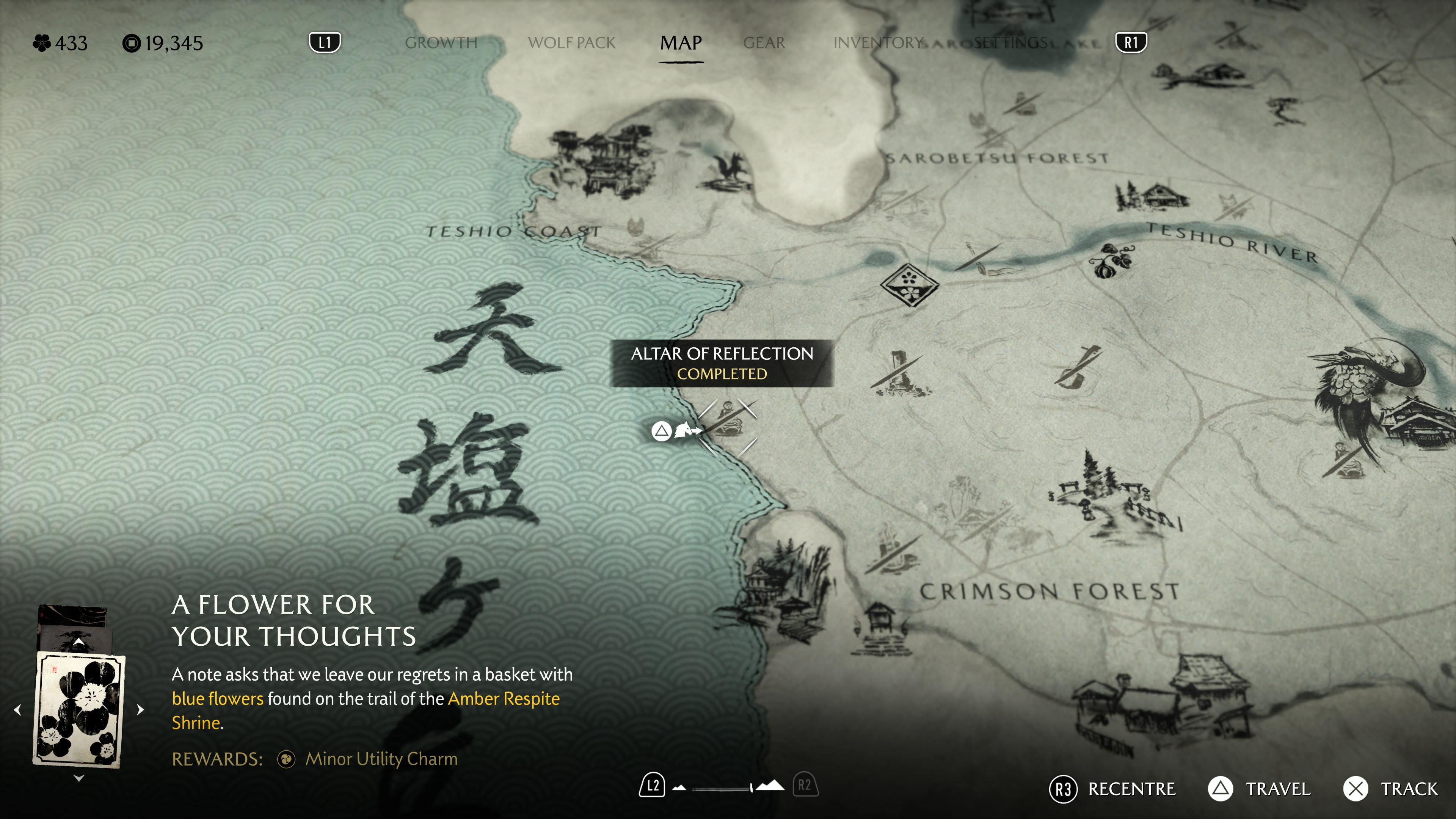1456x819 pixels.
Task: Select the flower quest card thumbnail
Action: (78, 709)
